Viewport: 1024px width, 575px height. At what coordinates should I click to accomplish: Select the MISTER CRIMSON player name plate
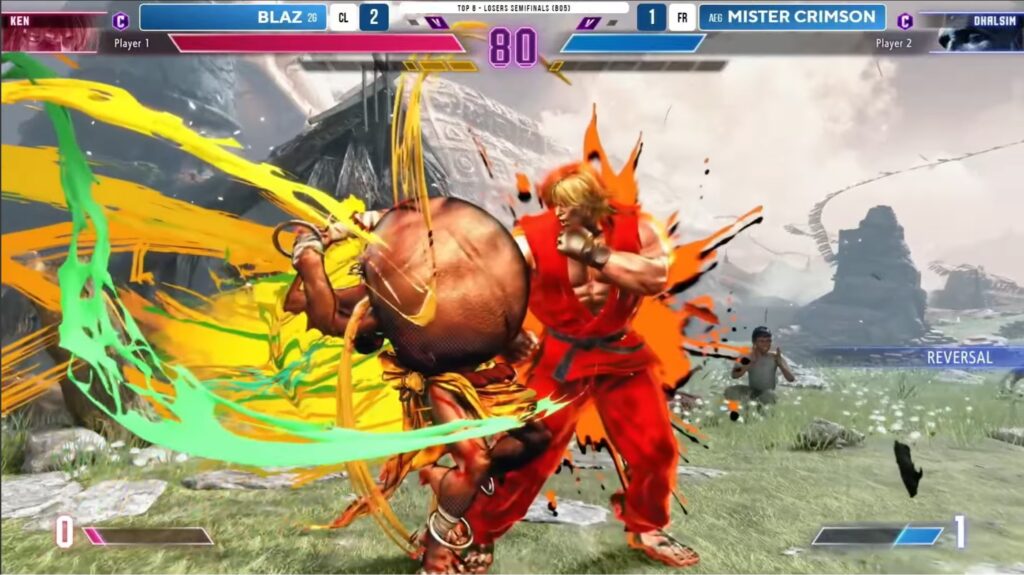tap(791, 17)
